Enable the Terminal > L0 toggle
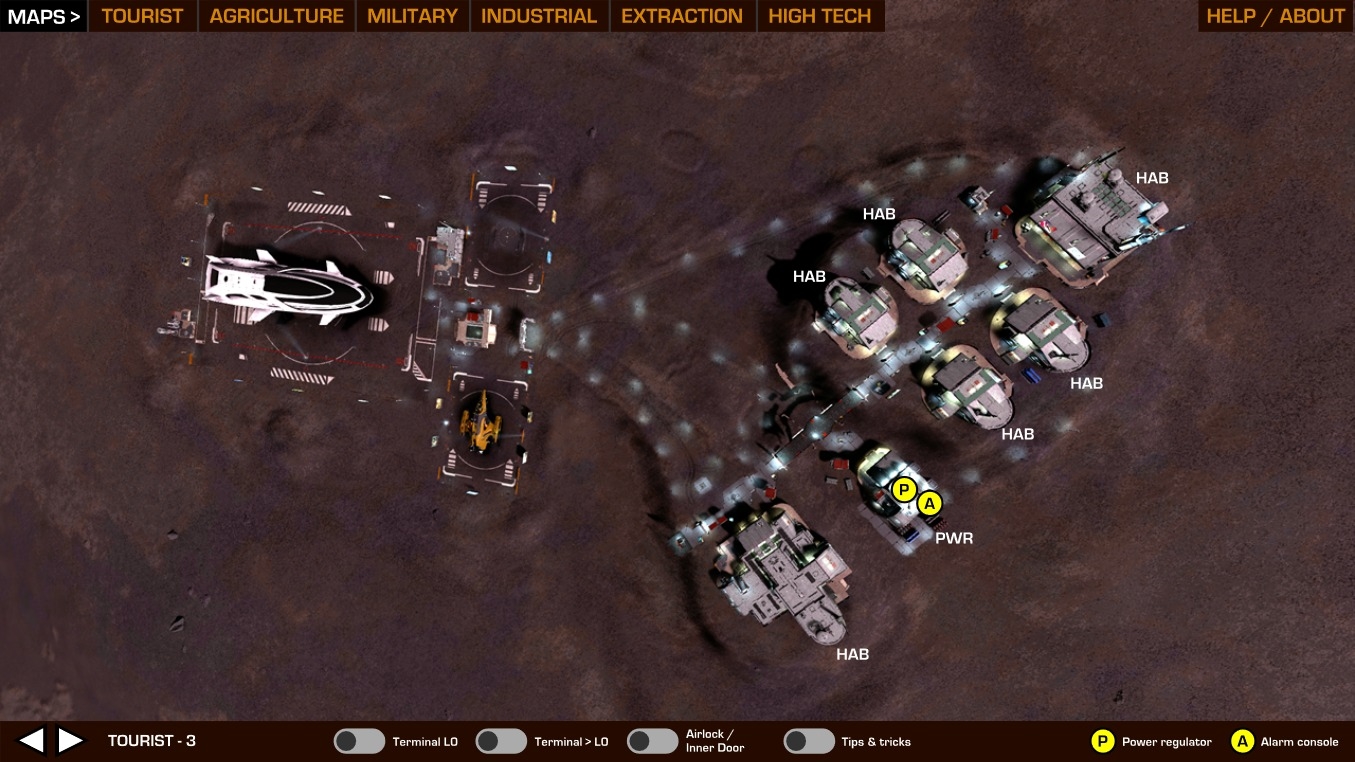This screenshot has height=762, width=1355. click(x=501, y=741)
